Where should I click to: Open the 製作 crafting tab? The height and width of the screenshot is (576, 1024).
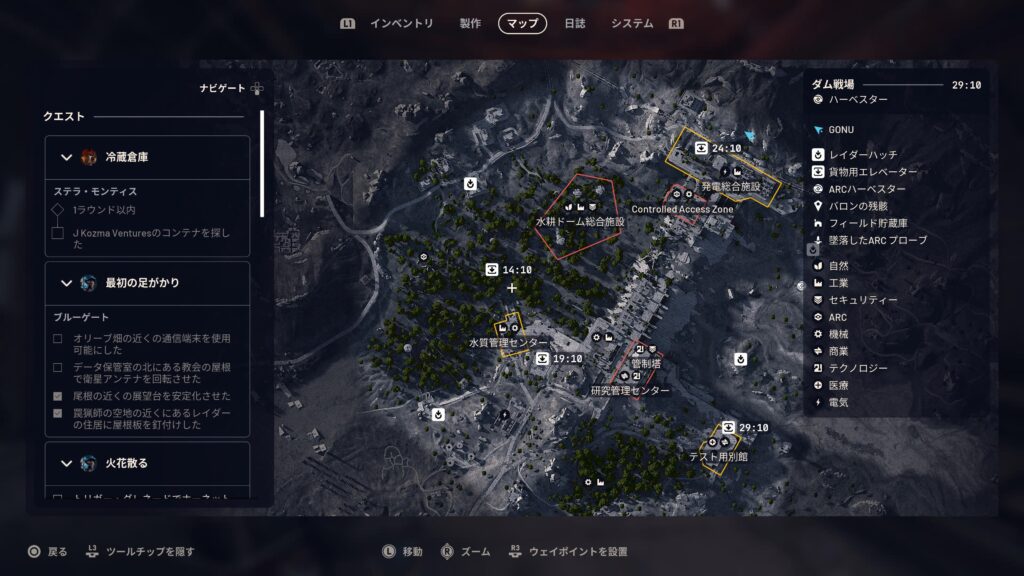pyautogui.click(x=470, y=23)
